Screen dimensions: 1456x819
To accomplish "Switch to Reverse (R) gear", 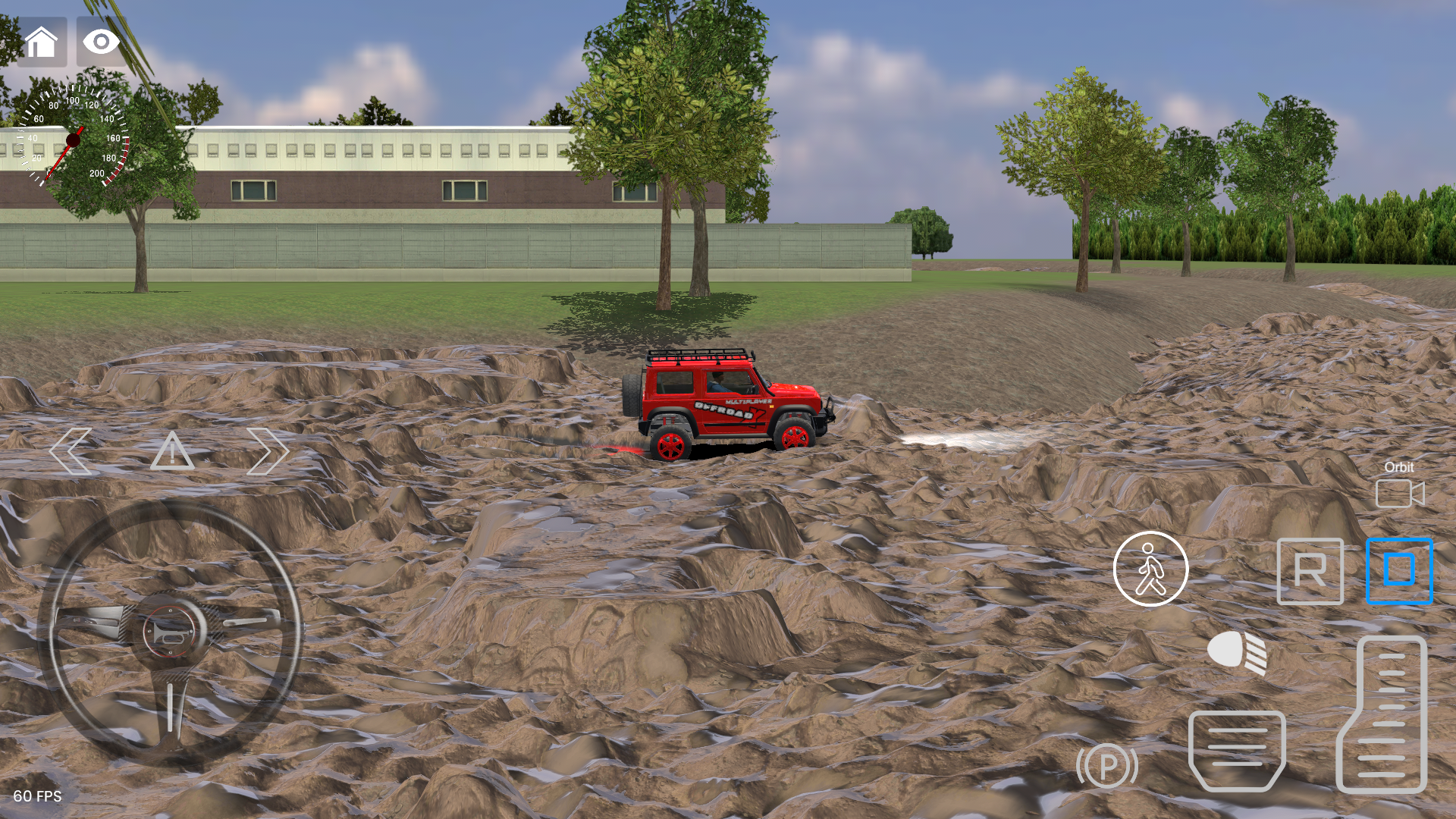I will coord(1310,571).
